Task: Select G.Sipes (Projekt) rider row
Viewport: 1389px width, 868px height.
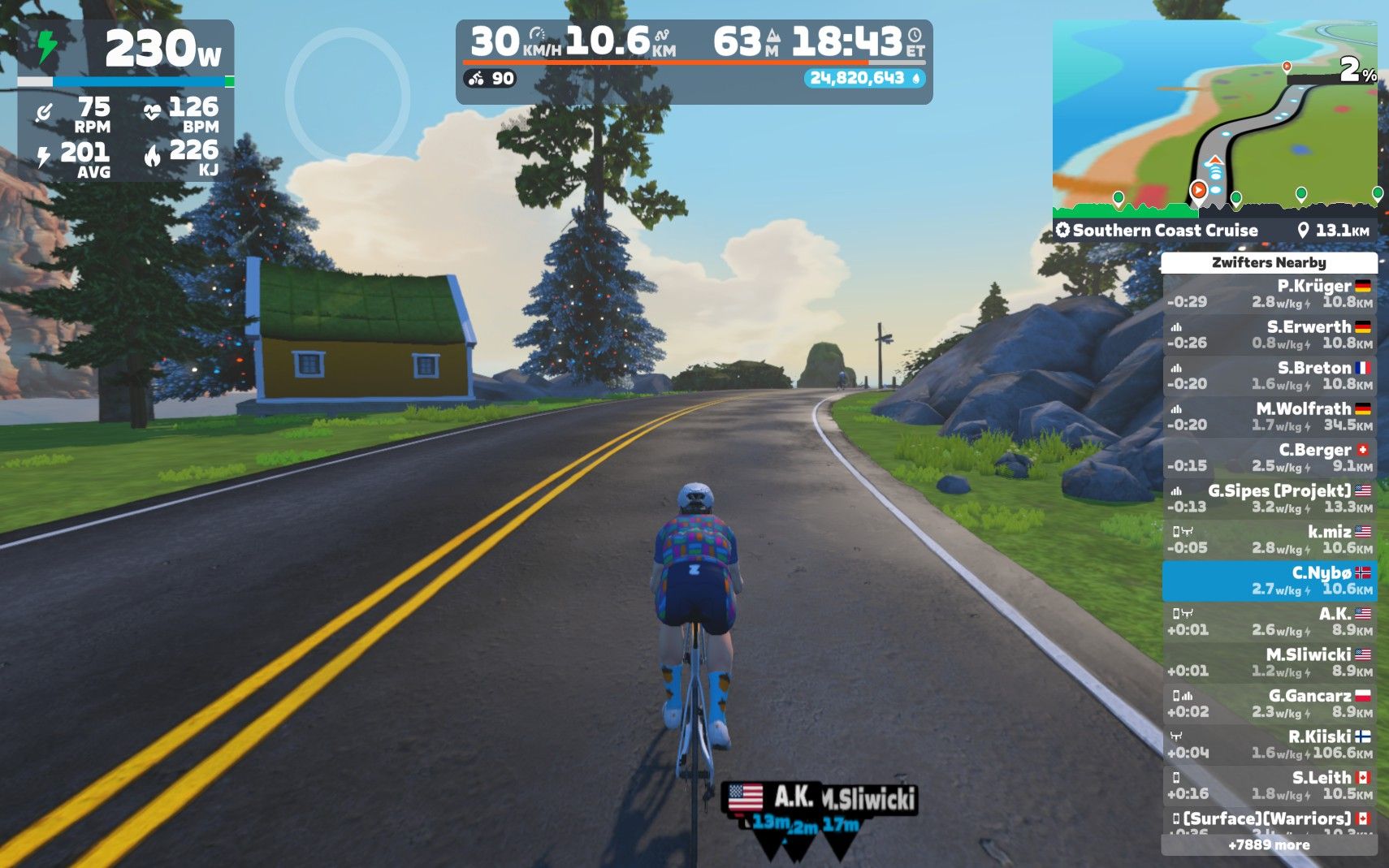Action: point(1269,499)
